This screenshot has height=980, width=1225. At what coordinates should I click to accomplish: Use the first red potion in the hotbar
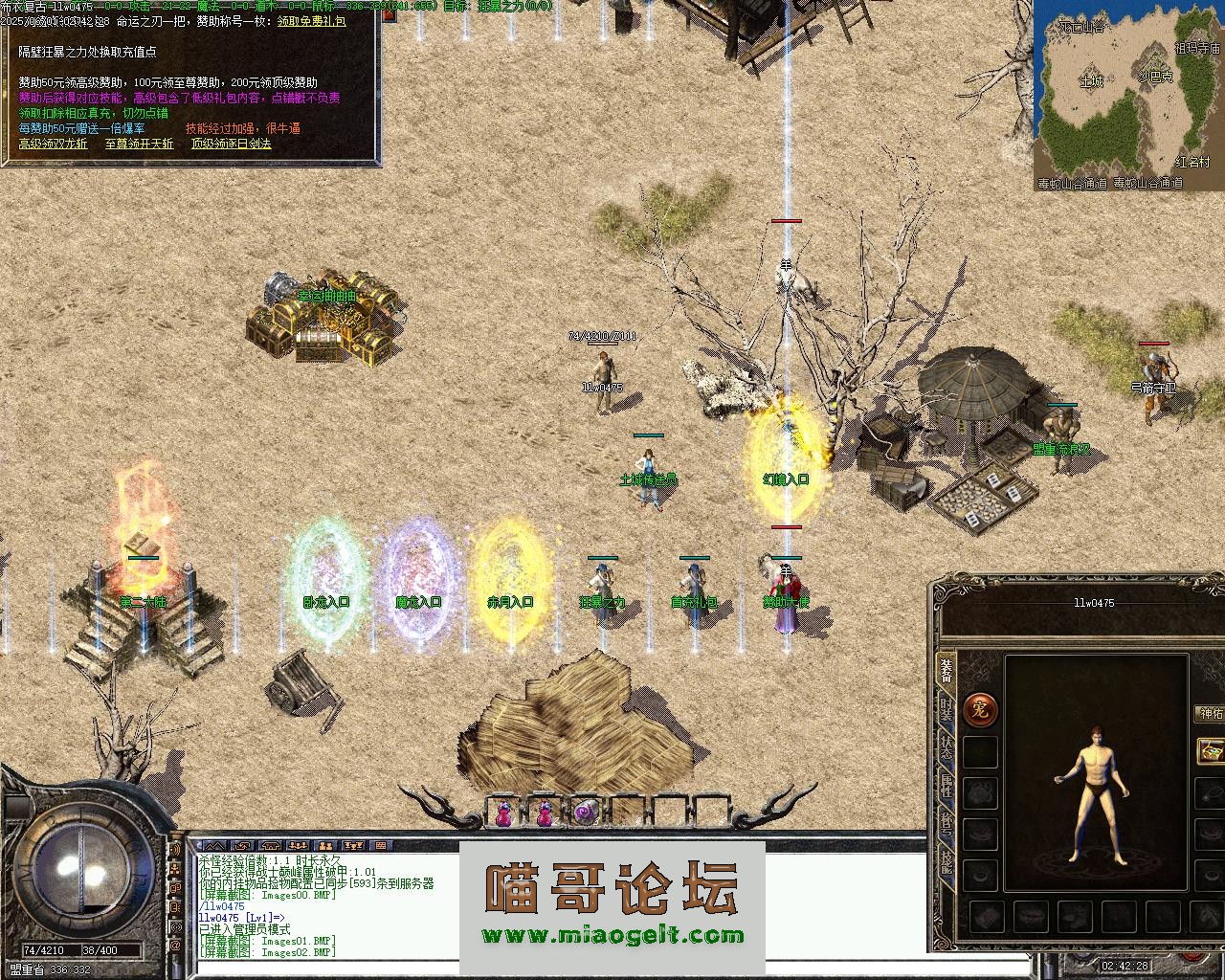(x=503, y=813)
